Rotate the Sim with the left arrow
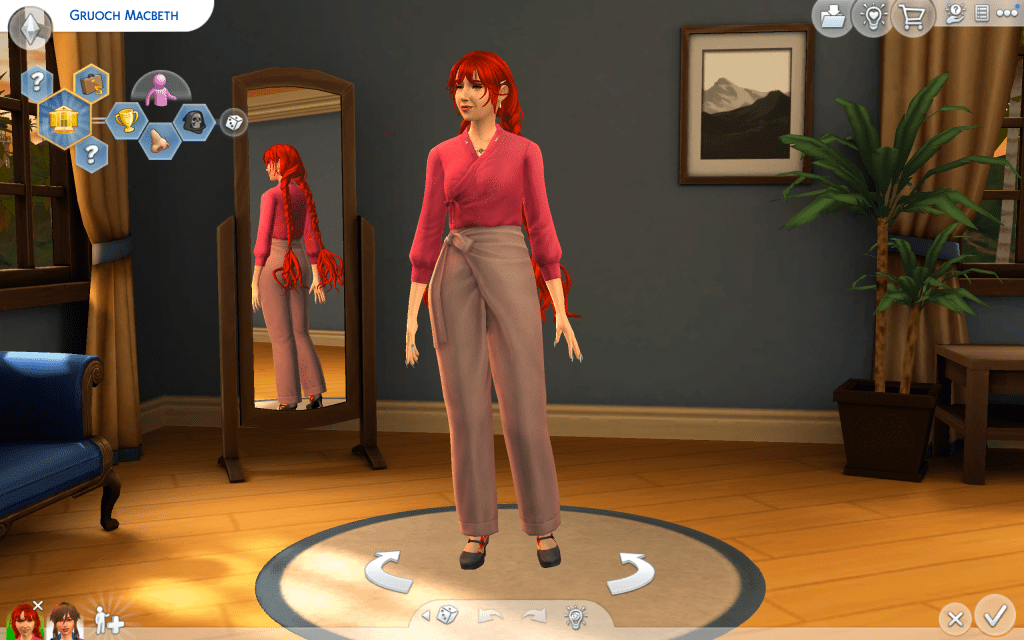The width and height of the screenshot is (1024, 640). [389, 571]
